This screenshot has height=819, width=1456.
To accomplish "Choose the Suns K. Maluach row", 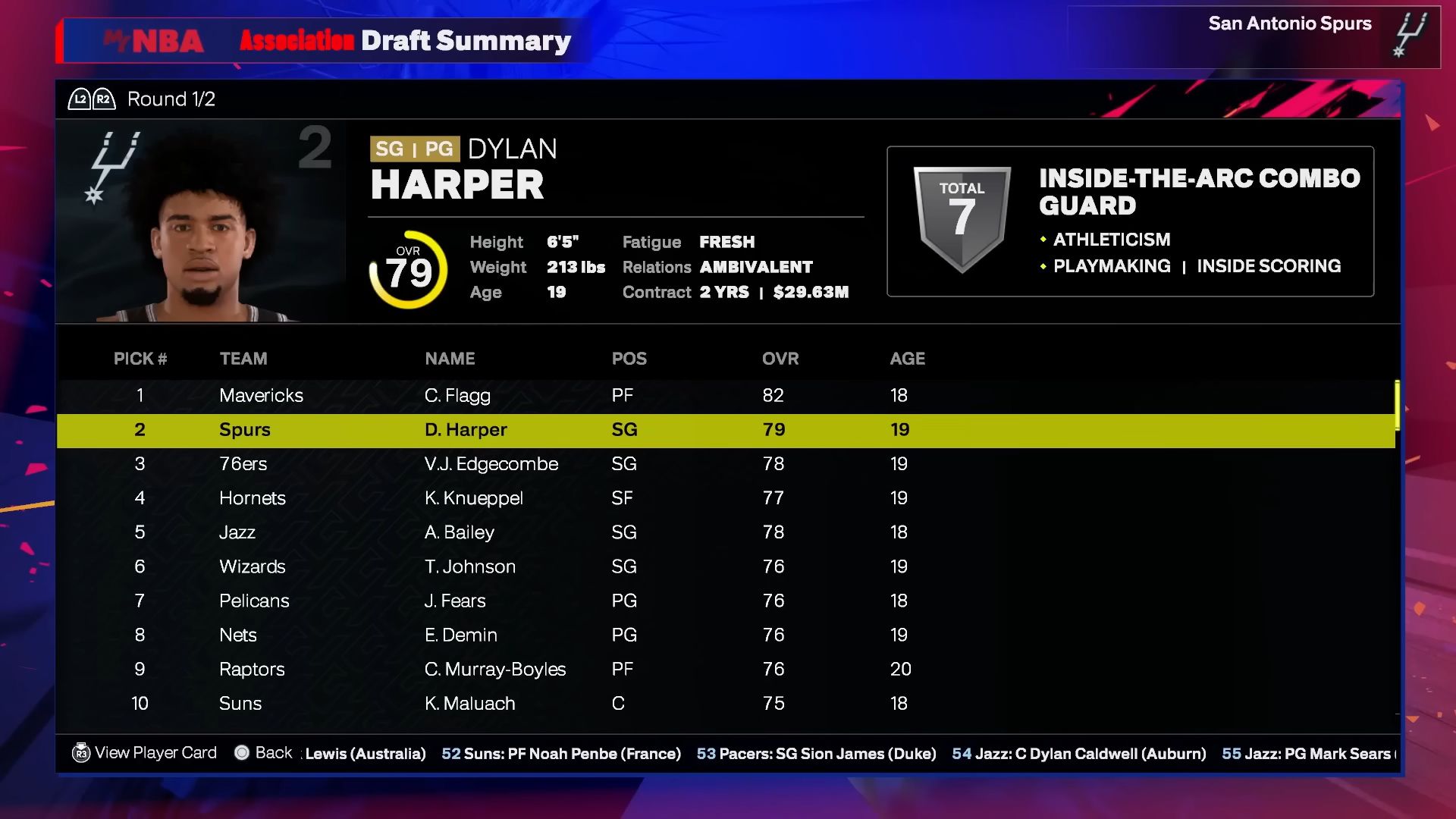I will (x=531, y=703).
